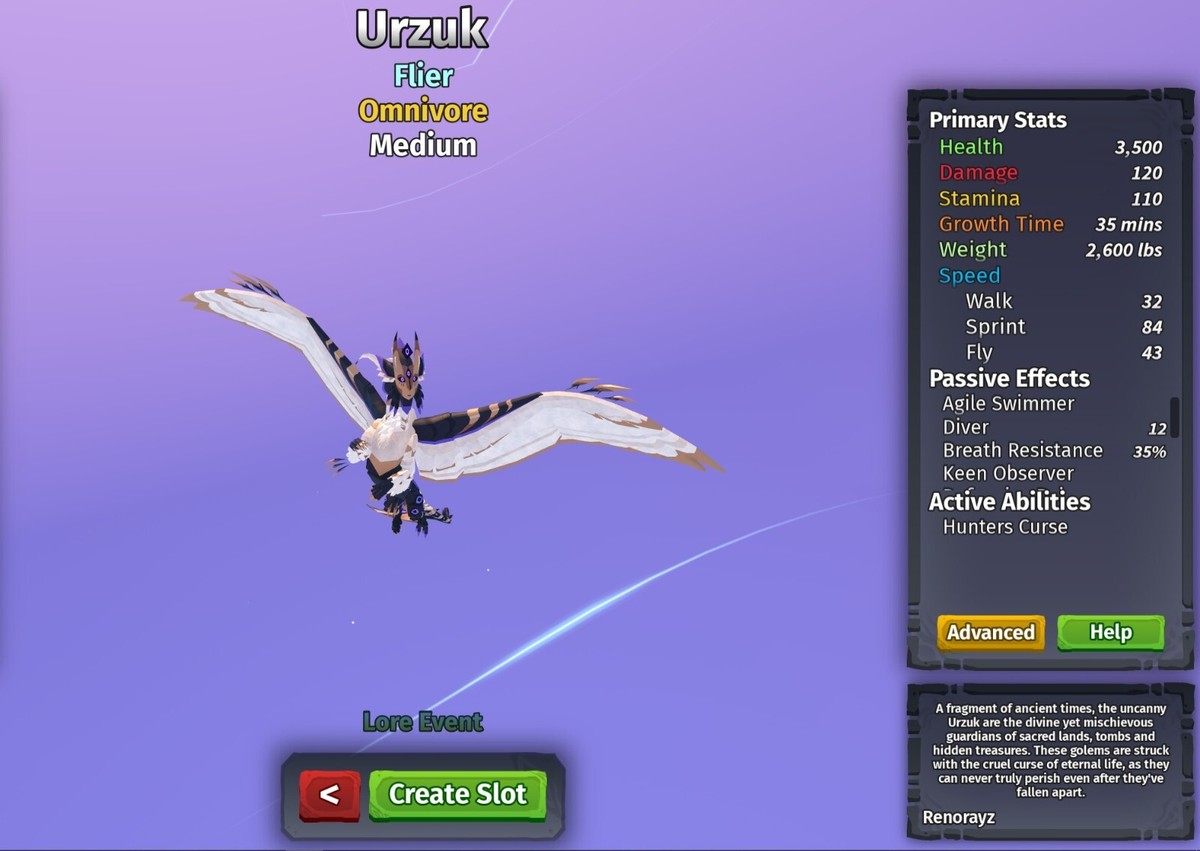
Task: Select the Breath Resistance passive effect
Action: click(1022, 451)
